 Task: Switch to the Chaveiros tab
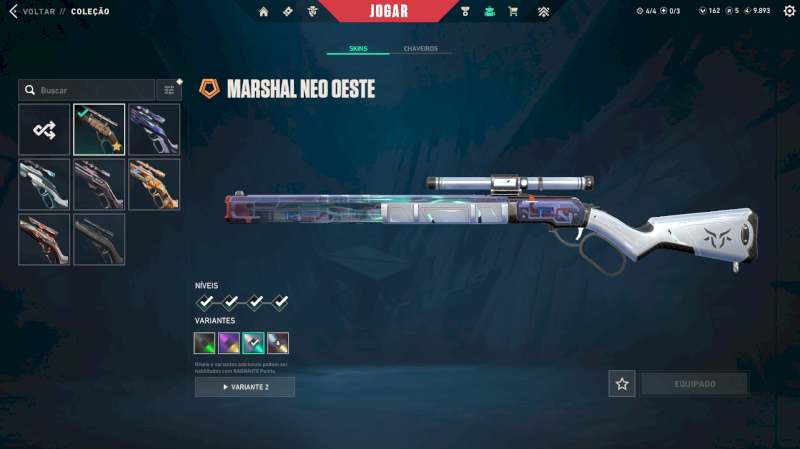coord(420,48)
